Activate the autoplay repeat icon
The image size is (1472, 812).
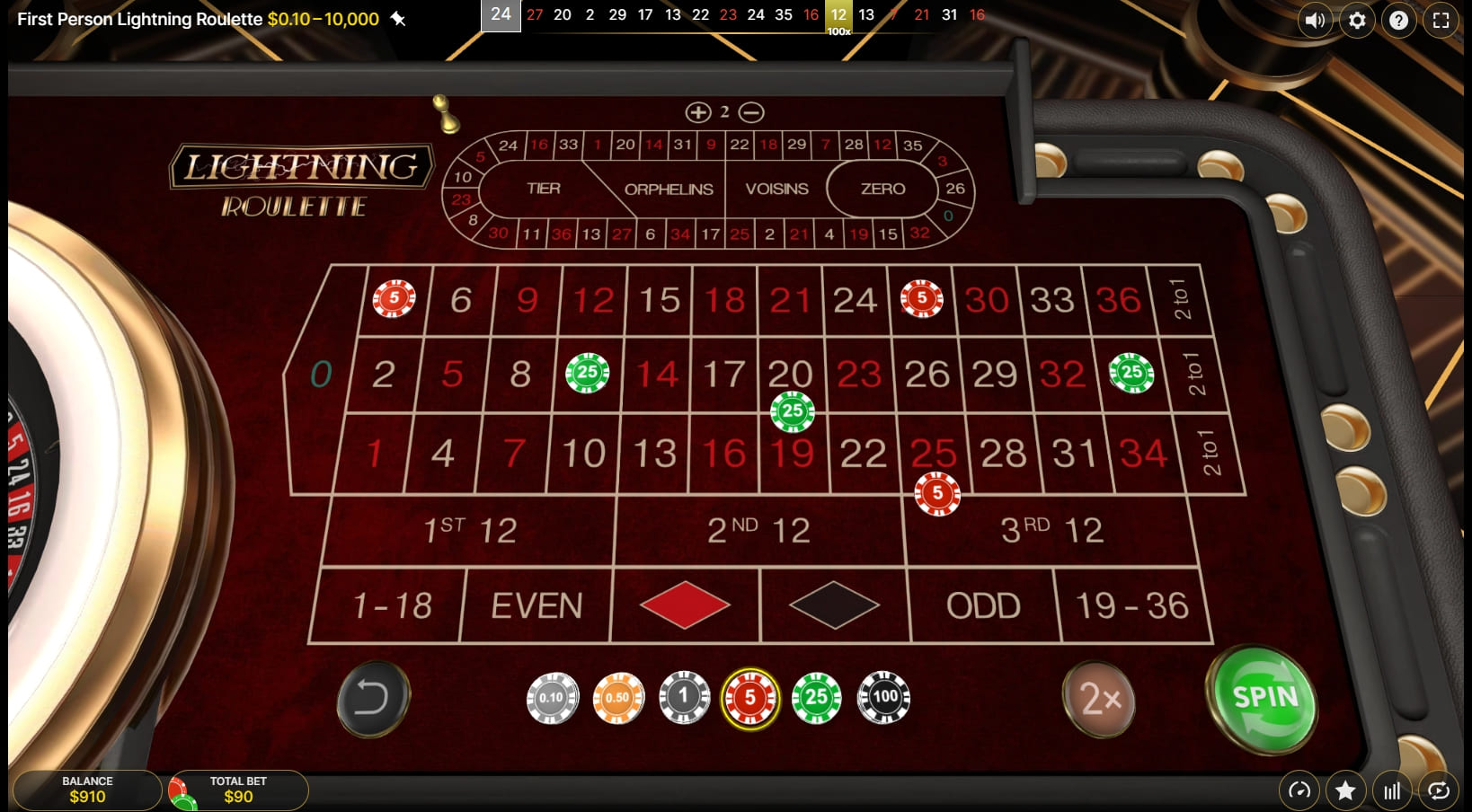[1439, 790]
